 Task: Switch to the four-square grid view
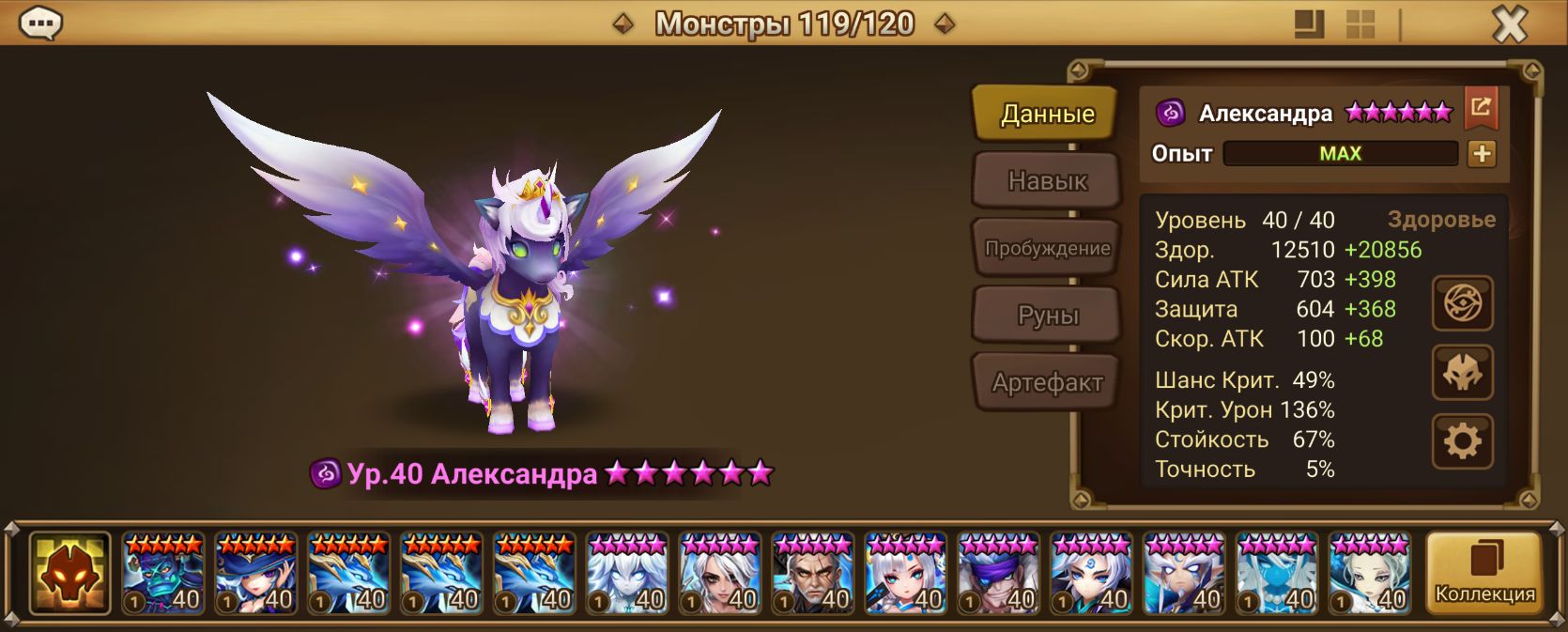coord(1360,24)
